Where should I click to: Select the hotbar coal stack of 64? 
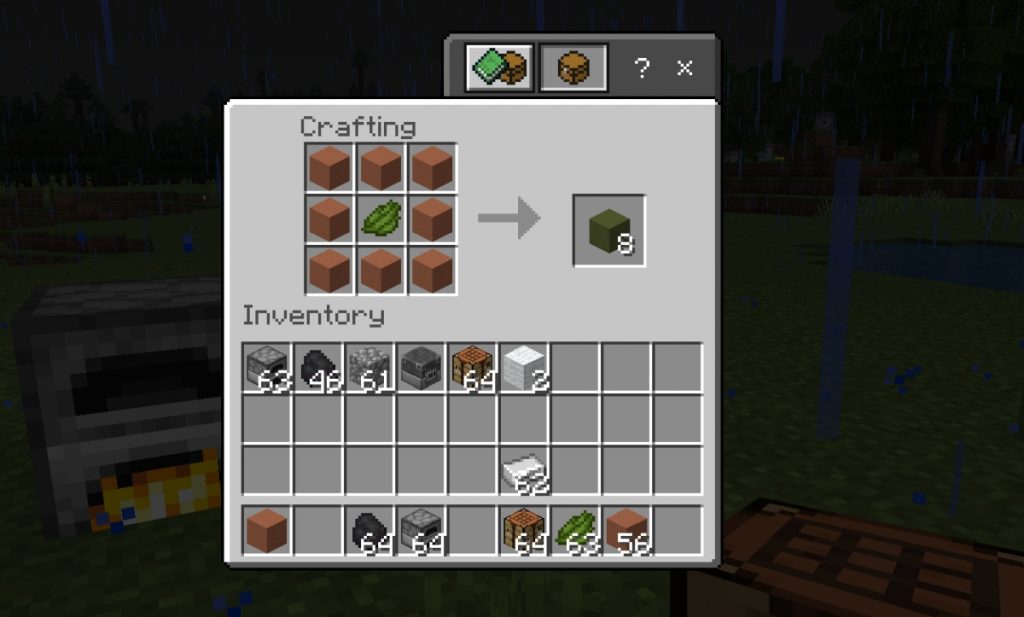[369, 530]
